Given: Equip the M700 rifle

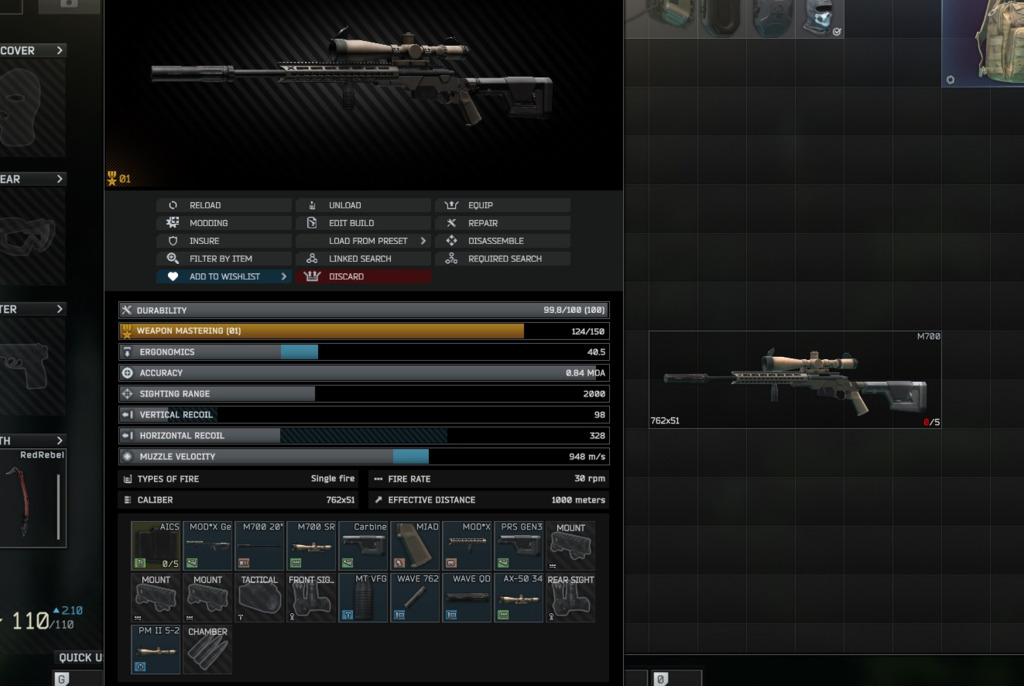Looking at the screenshot, I should (502, 206).
